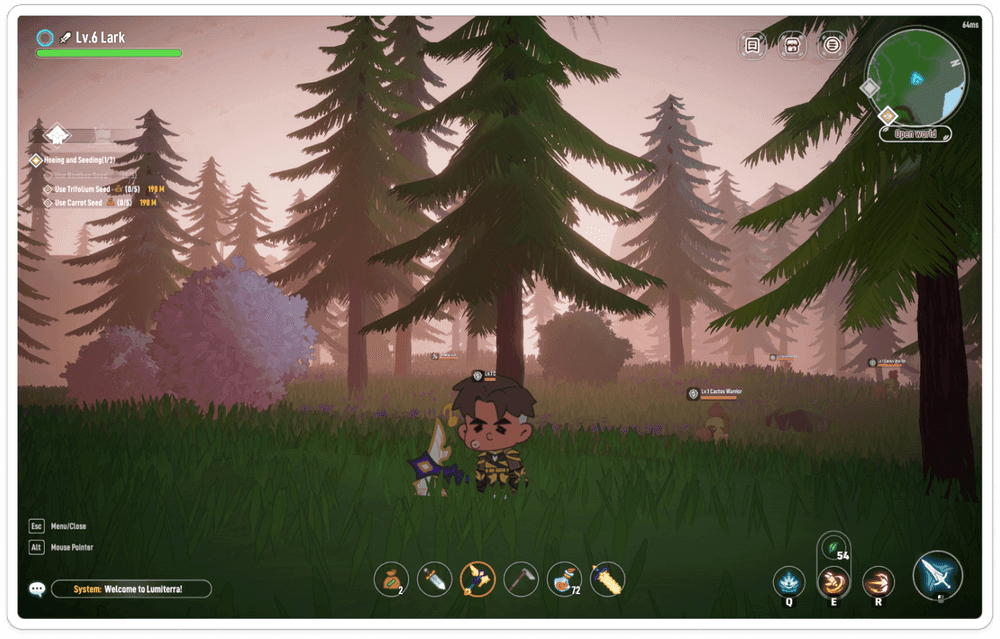
Task: Select the short sword hotbar slot
Action: pyautogui.click(x=434, y=578)
